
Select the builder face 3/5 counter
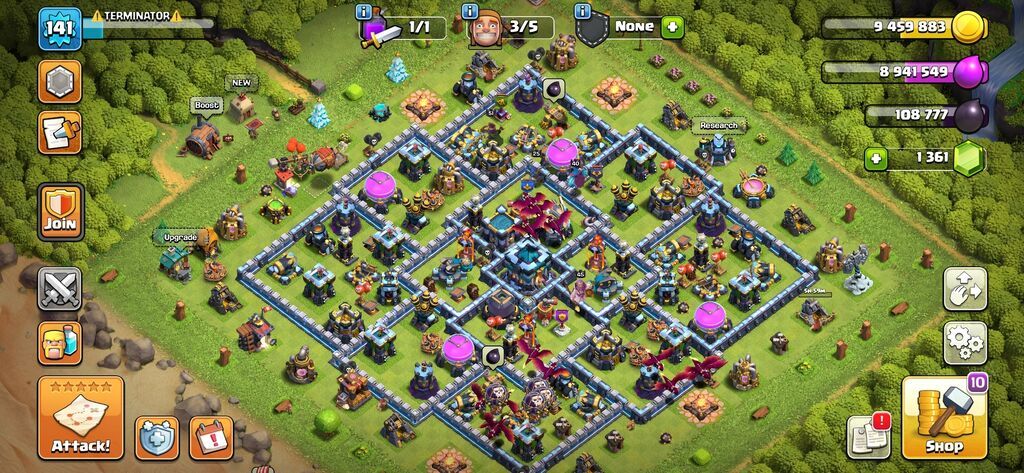pyautogui.click(x=510, y=27)
